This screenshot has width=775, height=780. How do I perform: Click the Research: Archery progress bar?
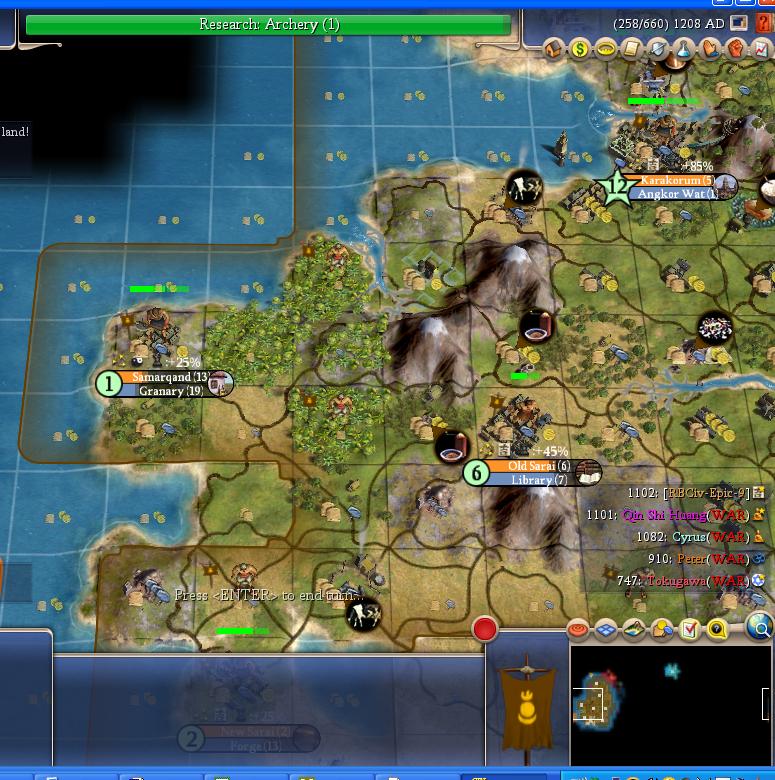tap(268, 24)
